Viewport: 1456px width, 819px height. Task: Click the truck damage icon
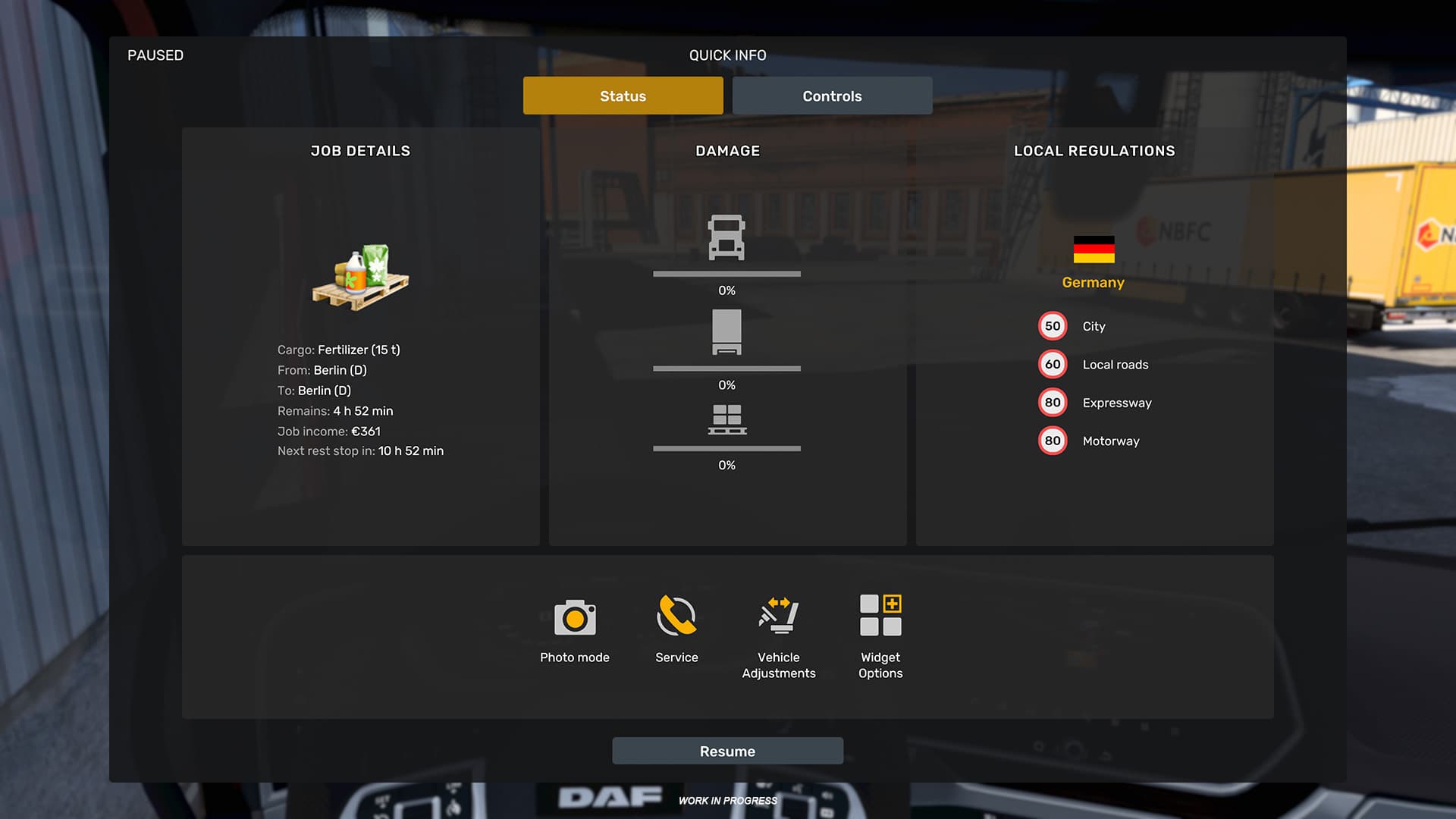coord(726,239)
